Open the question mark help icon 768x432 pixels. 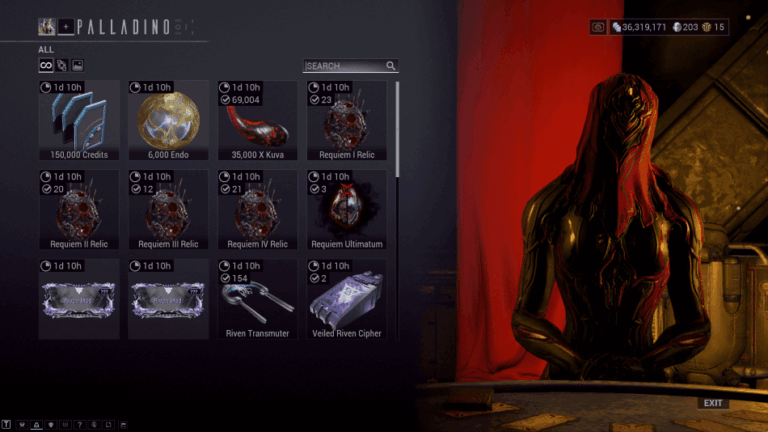click(79, 425)
